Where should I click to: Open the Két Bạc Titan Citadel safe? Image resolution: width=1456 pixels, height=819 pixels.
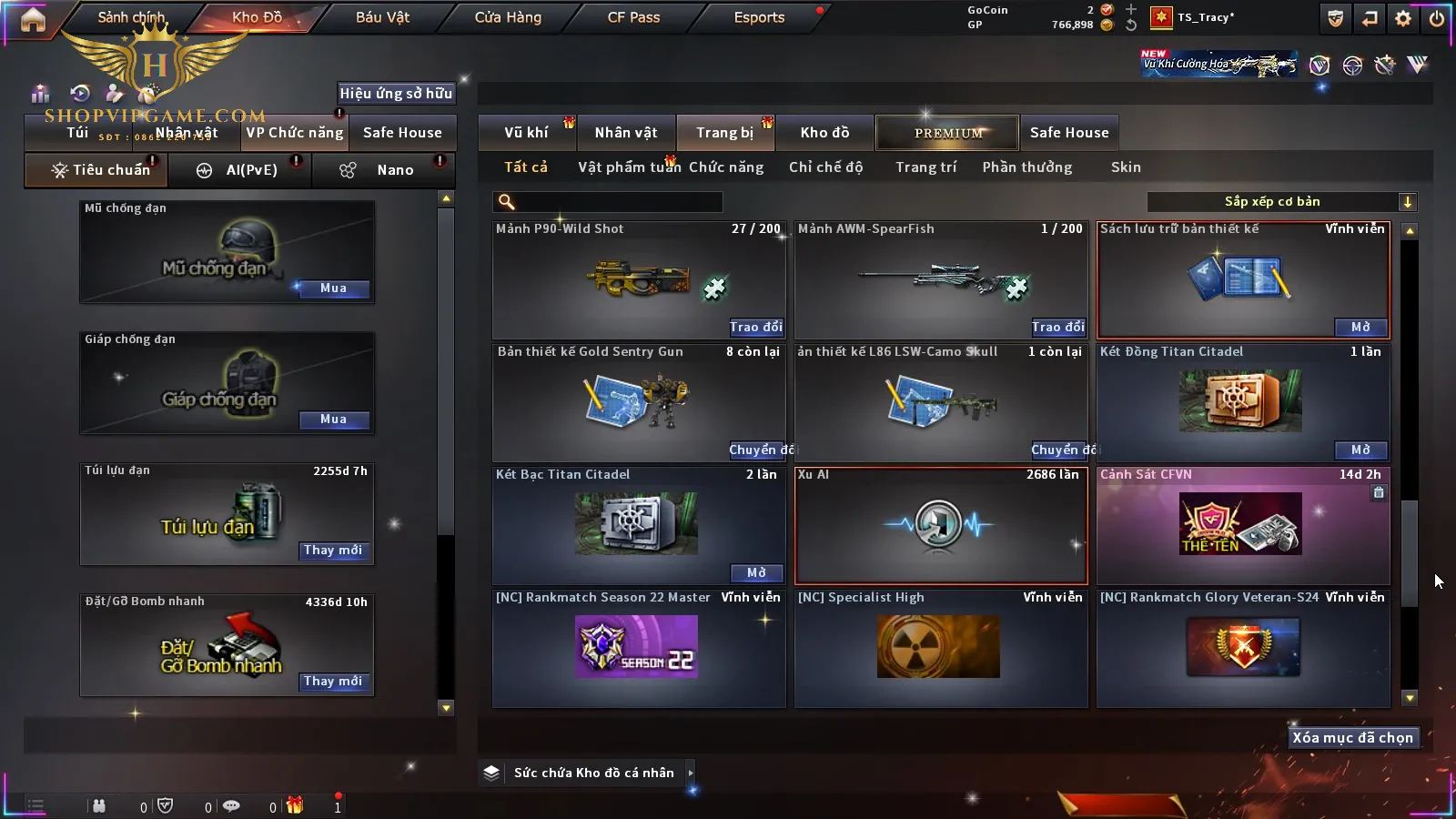[x=756, y=572]
